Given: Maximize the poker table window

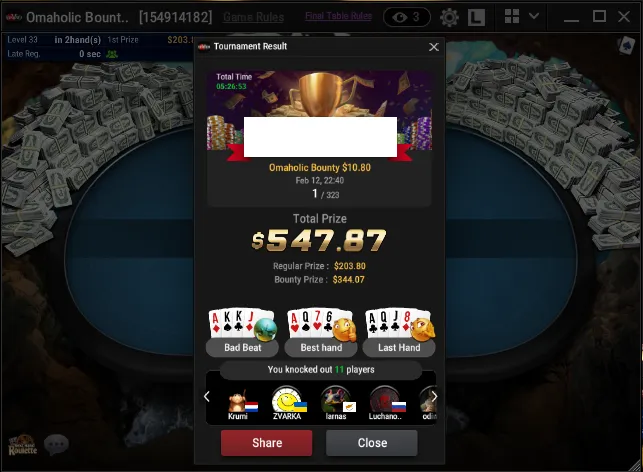Looking at the screenshot, I should point(599,17).
